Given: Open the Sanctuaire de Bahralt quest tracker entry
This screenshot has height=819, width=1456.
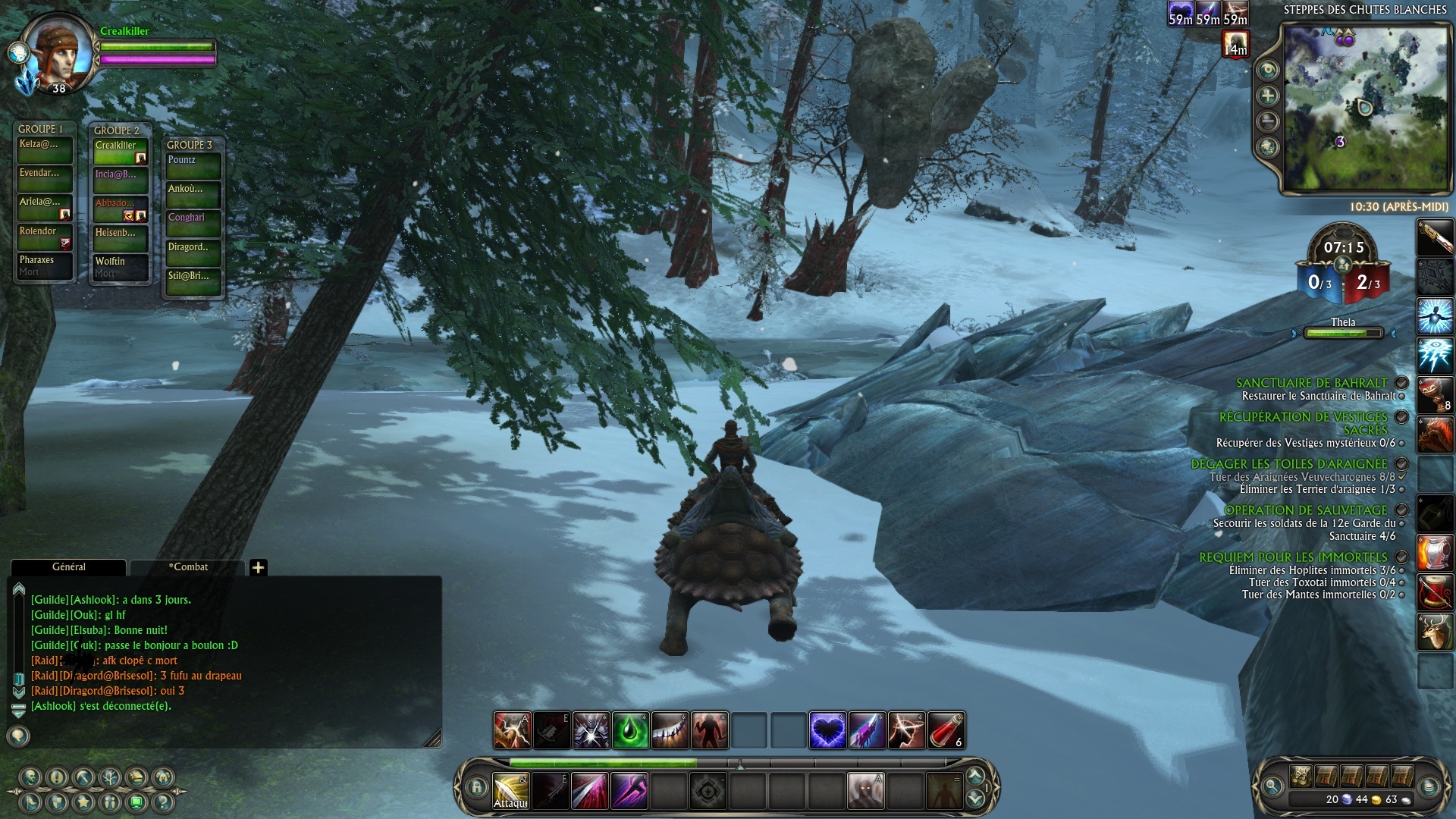Looking at the screenshot, I should [1311, 383].
